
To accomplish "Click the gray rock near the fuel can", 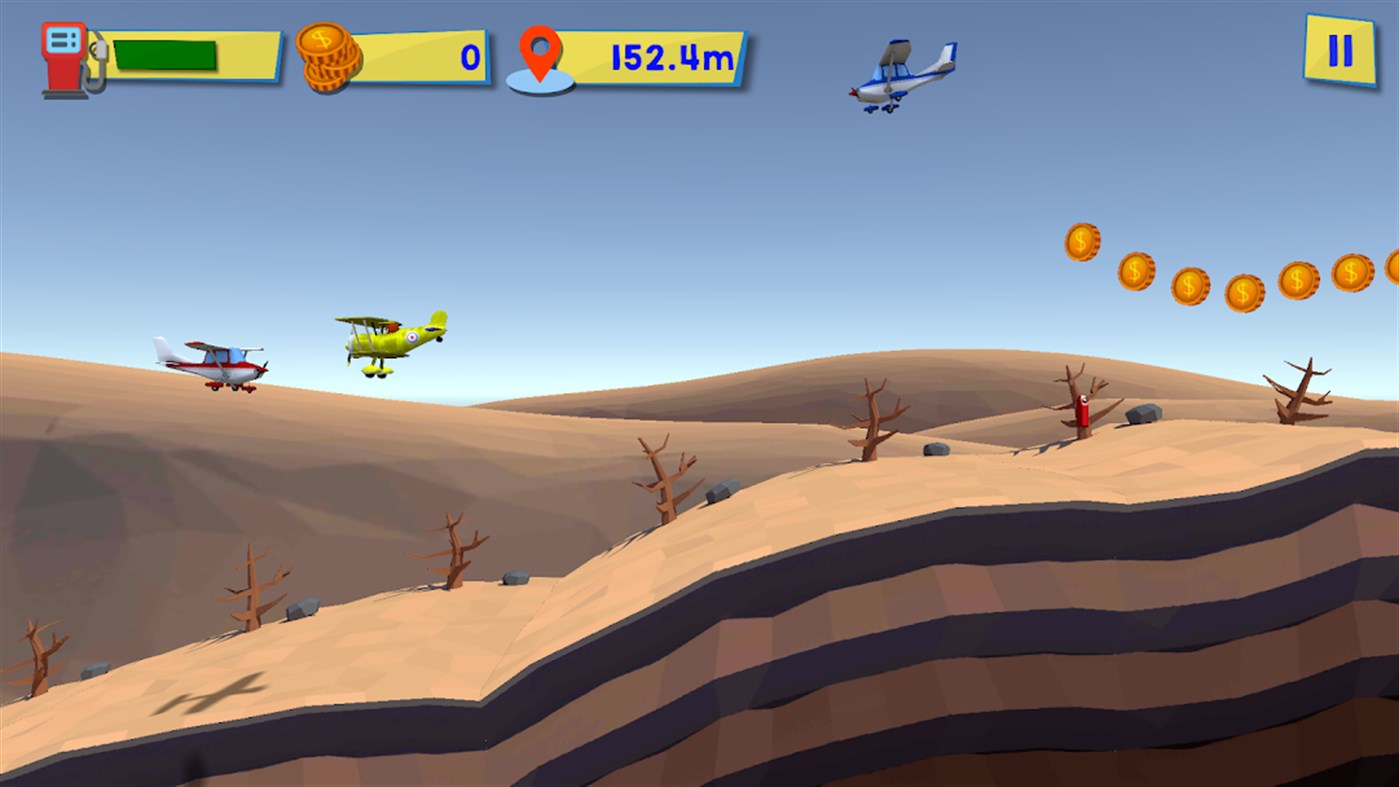I will pyautogui.click(x=1143, y=412).
